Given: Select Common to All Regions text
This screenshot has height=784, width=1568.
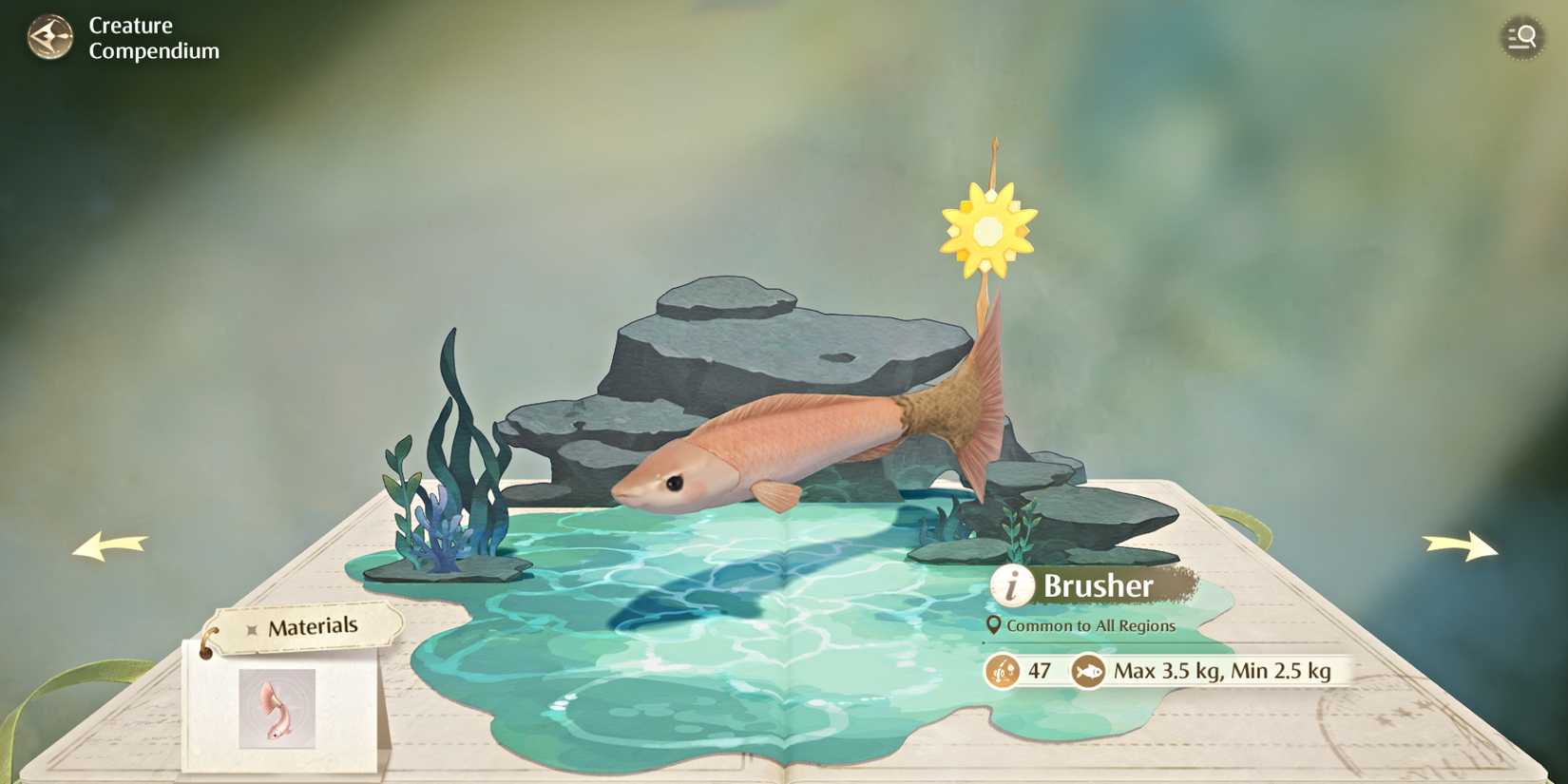Looking at the screenshot, I should 1093,625.
